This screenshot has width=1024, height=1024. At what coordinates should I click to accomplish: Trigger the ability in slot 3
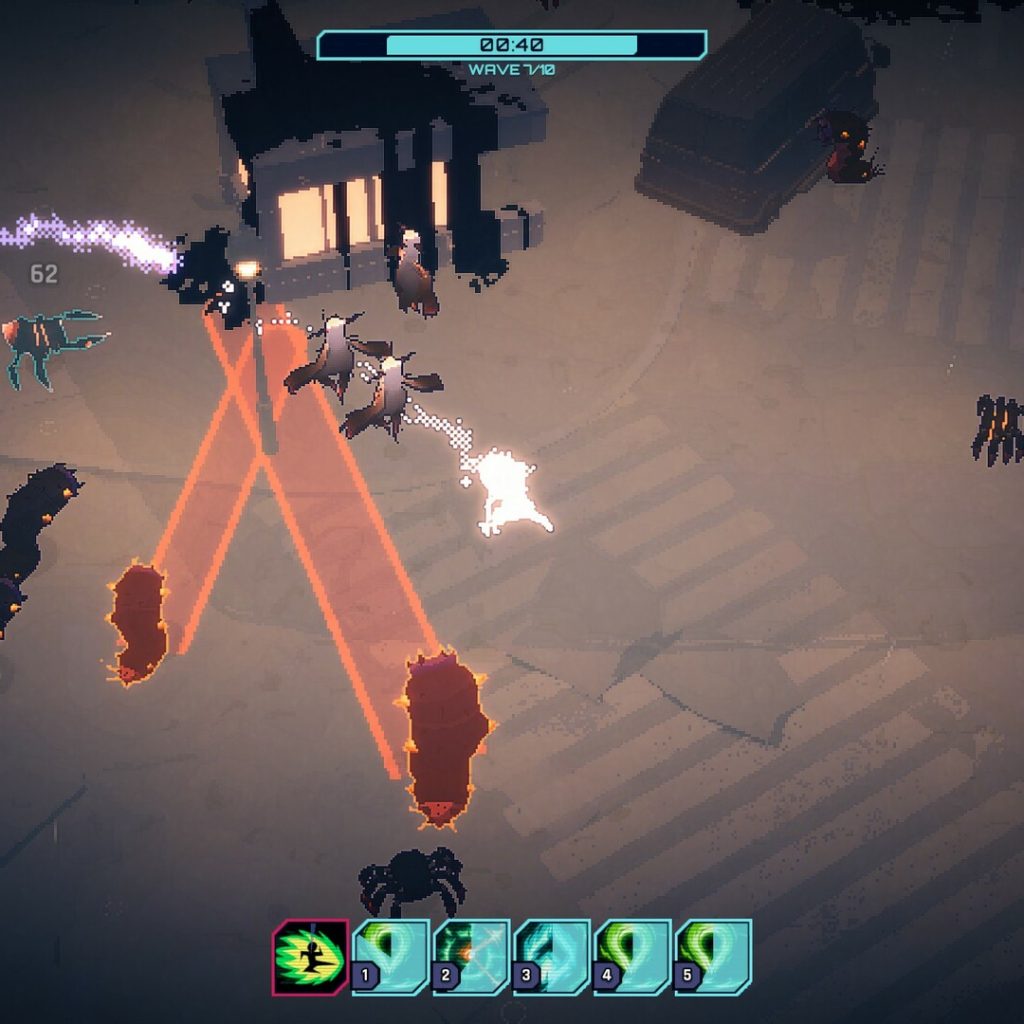pos(553,957)
